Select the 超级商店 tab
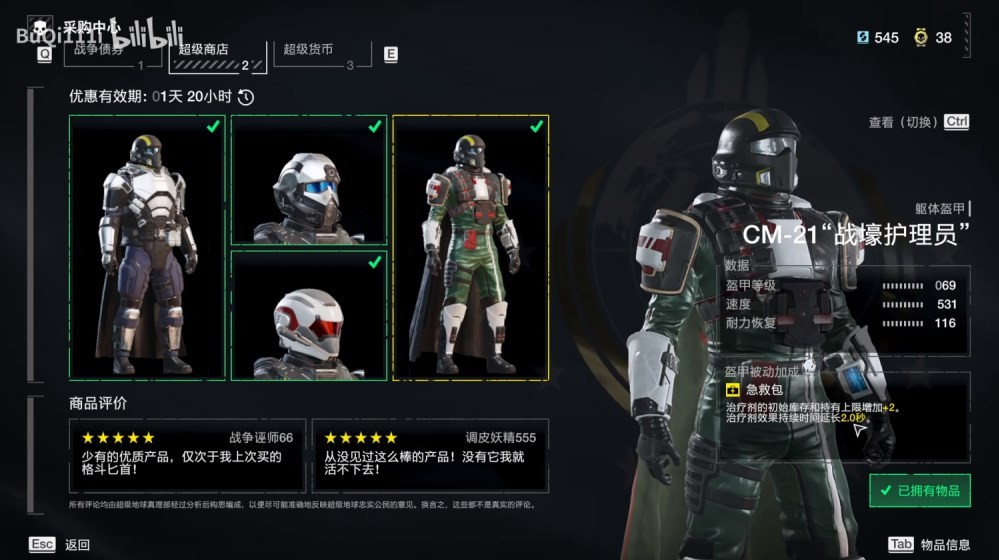The image size is (999, 560). 217,54
